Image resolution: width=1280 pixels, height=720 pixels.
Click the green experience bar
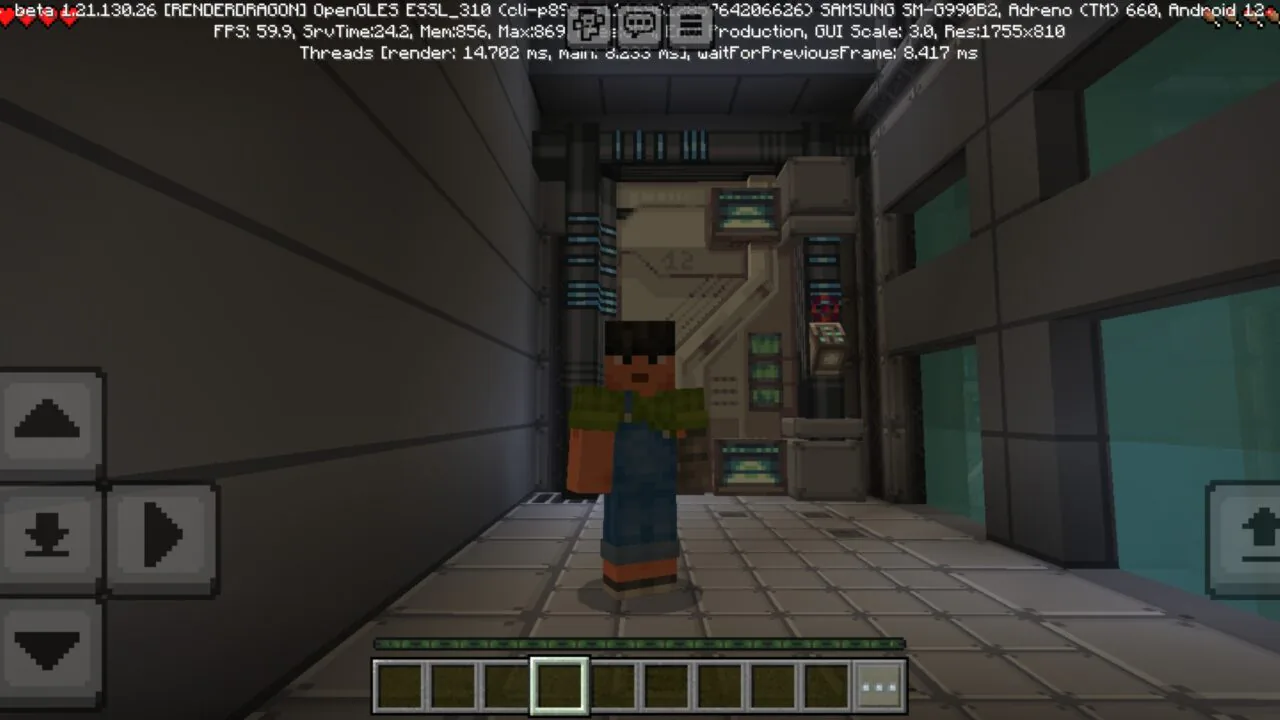pos(640,643)
